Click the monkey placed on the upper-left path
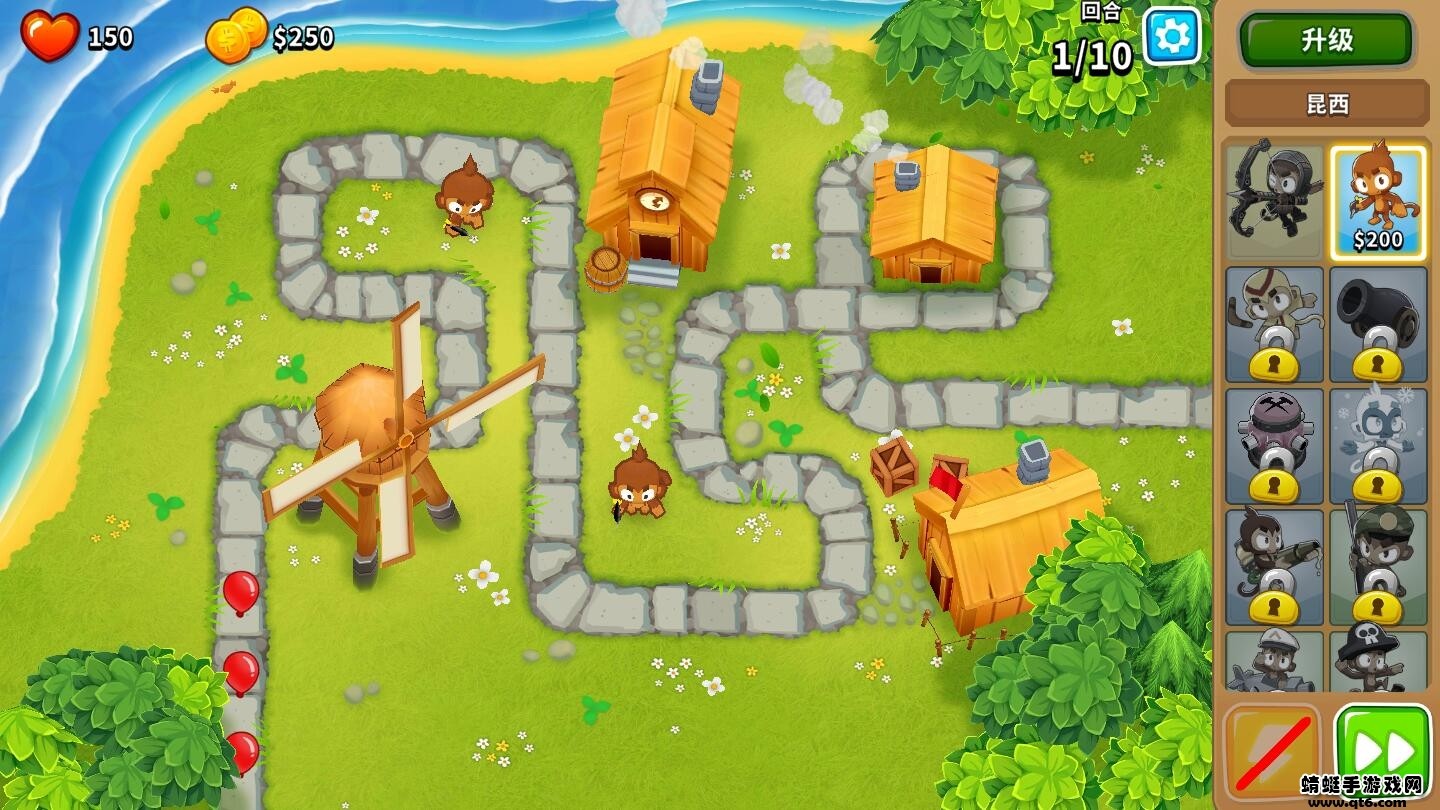The image size is (1440, 810). [x=465, y=200]
